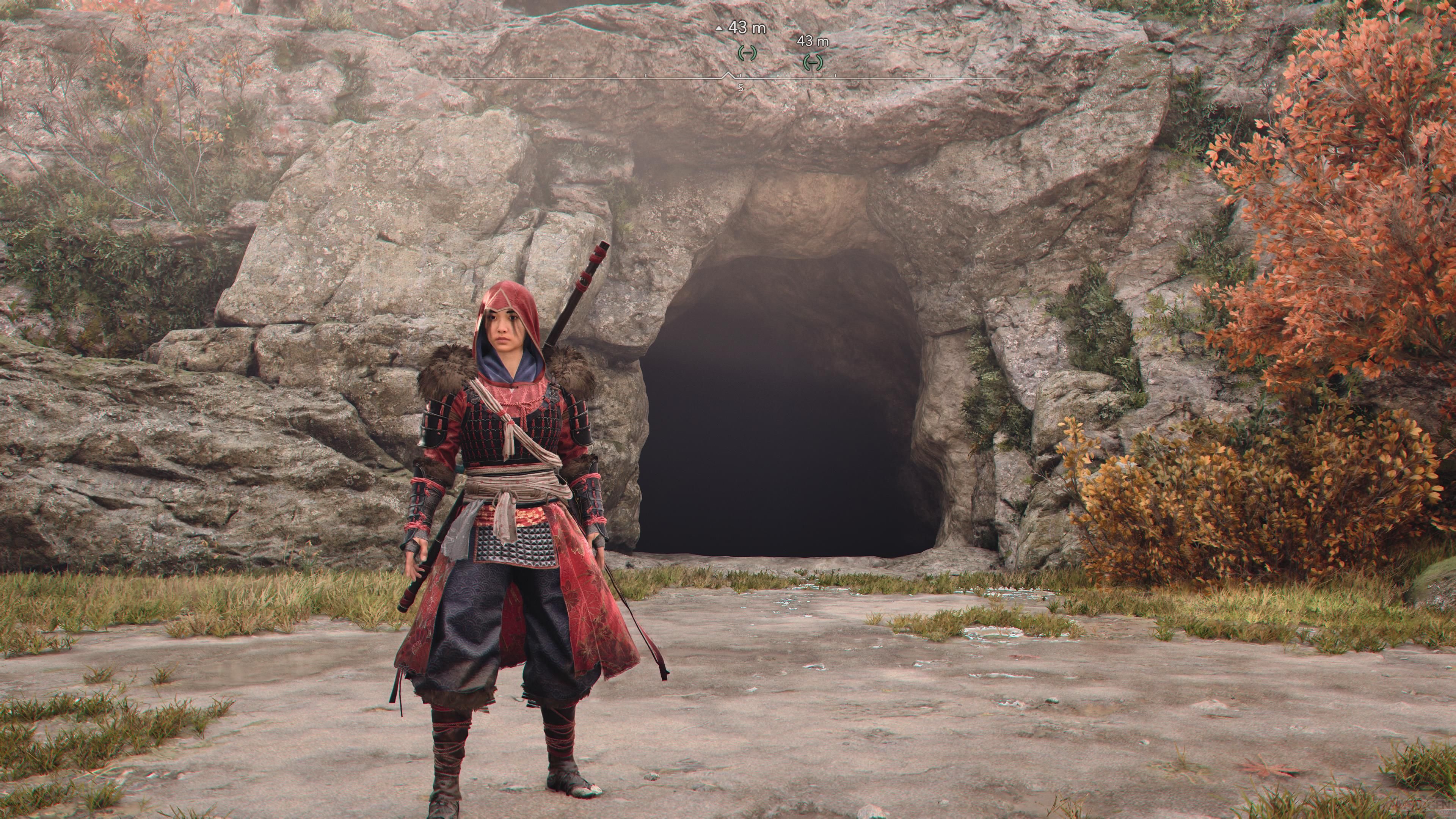Image resolution: width=1456 pixels, height=819 pixels.
Task: Click the compass bar's south heading letter
Action: (x=741, y=88)
